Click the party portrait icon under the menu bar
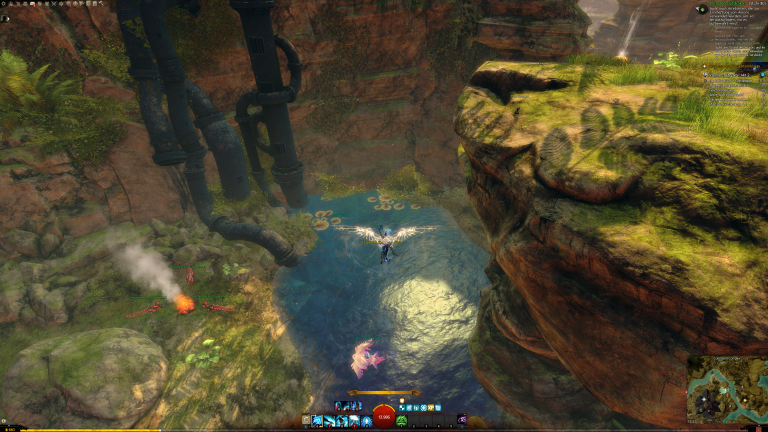The width and height of the screenshot is (768, 432). coord(5,18)
